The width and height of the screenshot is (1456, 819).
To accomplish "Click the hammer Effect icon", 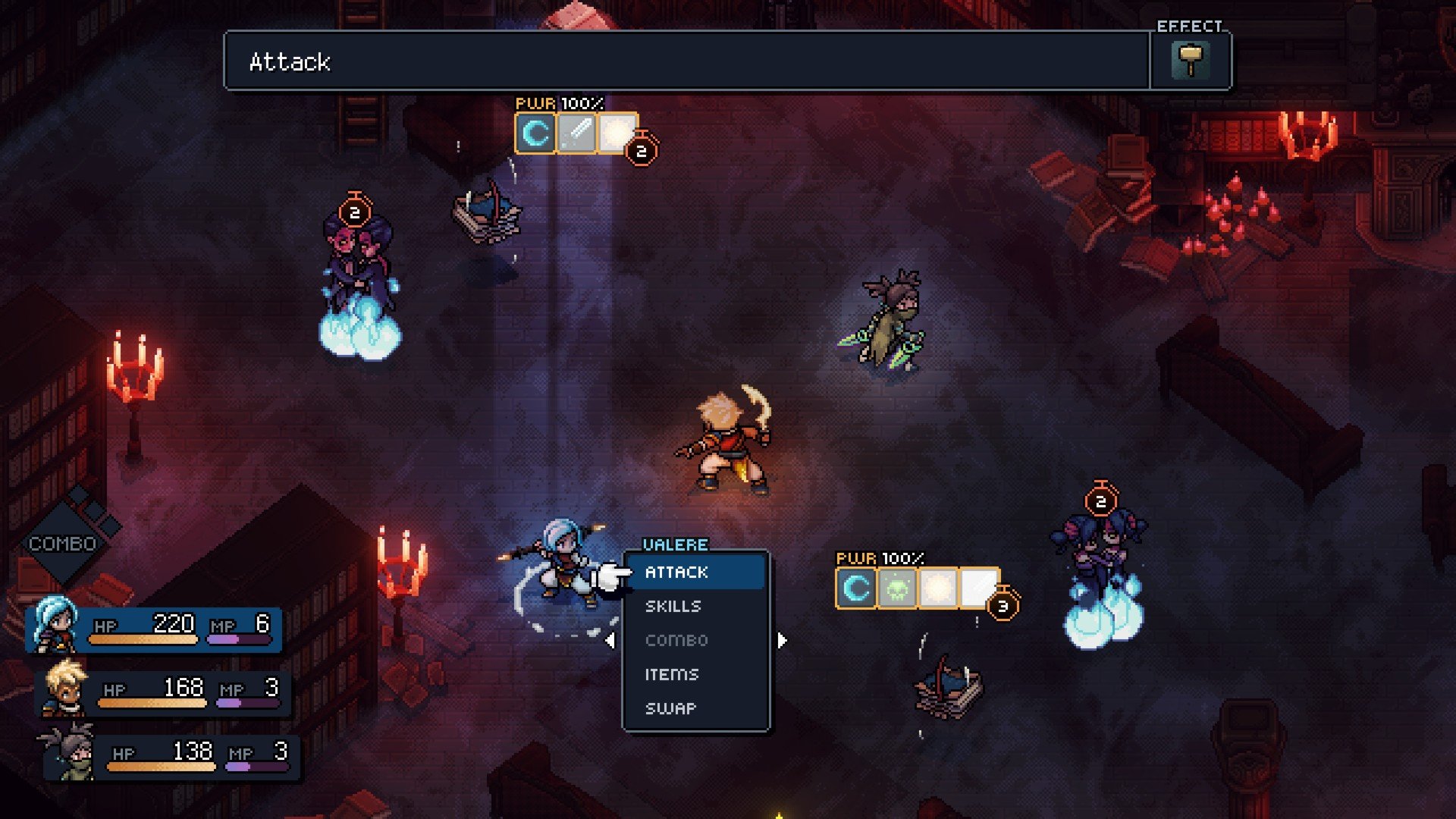I will pos(1190,61).
